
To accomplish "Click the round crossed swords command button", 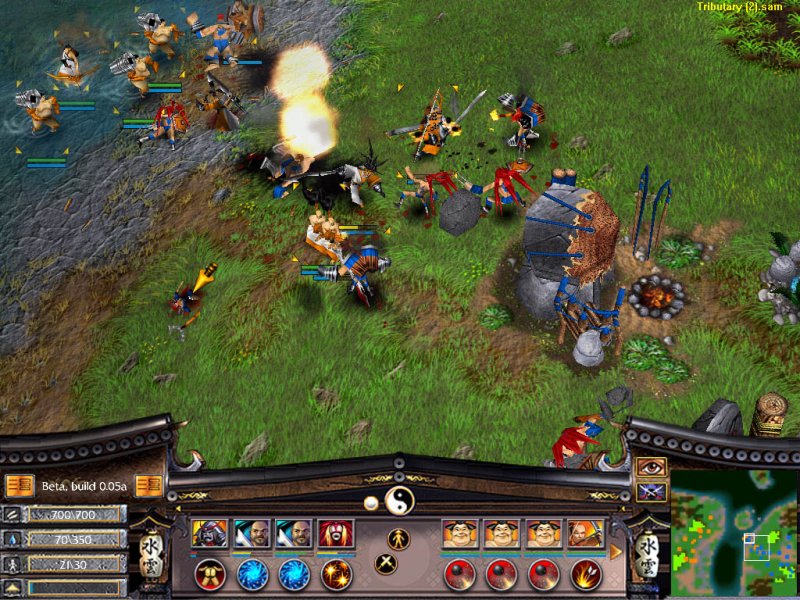I will point(387,563).
